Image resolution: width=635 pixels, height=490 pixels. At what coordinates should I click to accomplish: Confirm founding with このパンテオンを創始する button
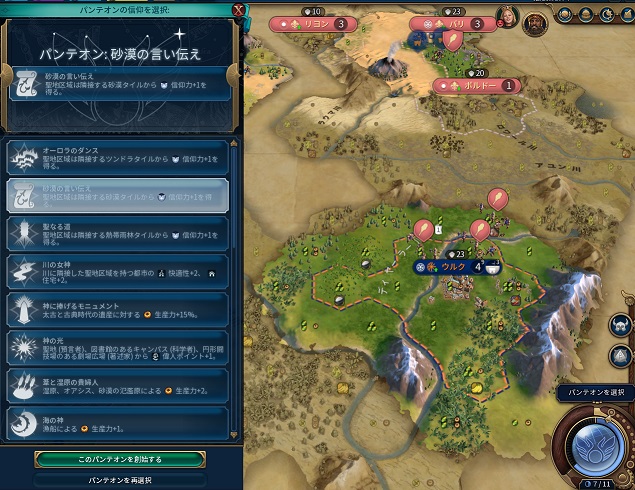tap(120, 458)
